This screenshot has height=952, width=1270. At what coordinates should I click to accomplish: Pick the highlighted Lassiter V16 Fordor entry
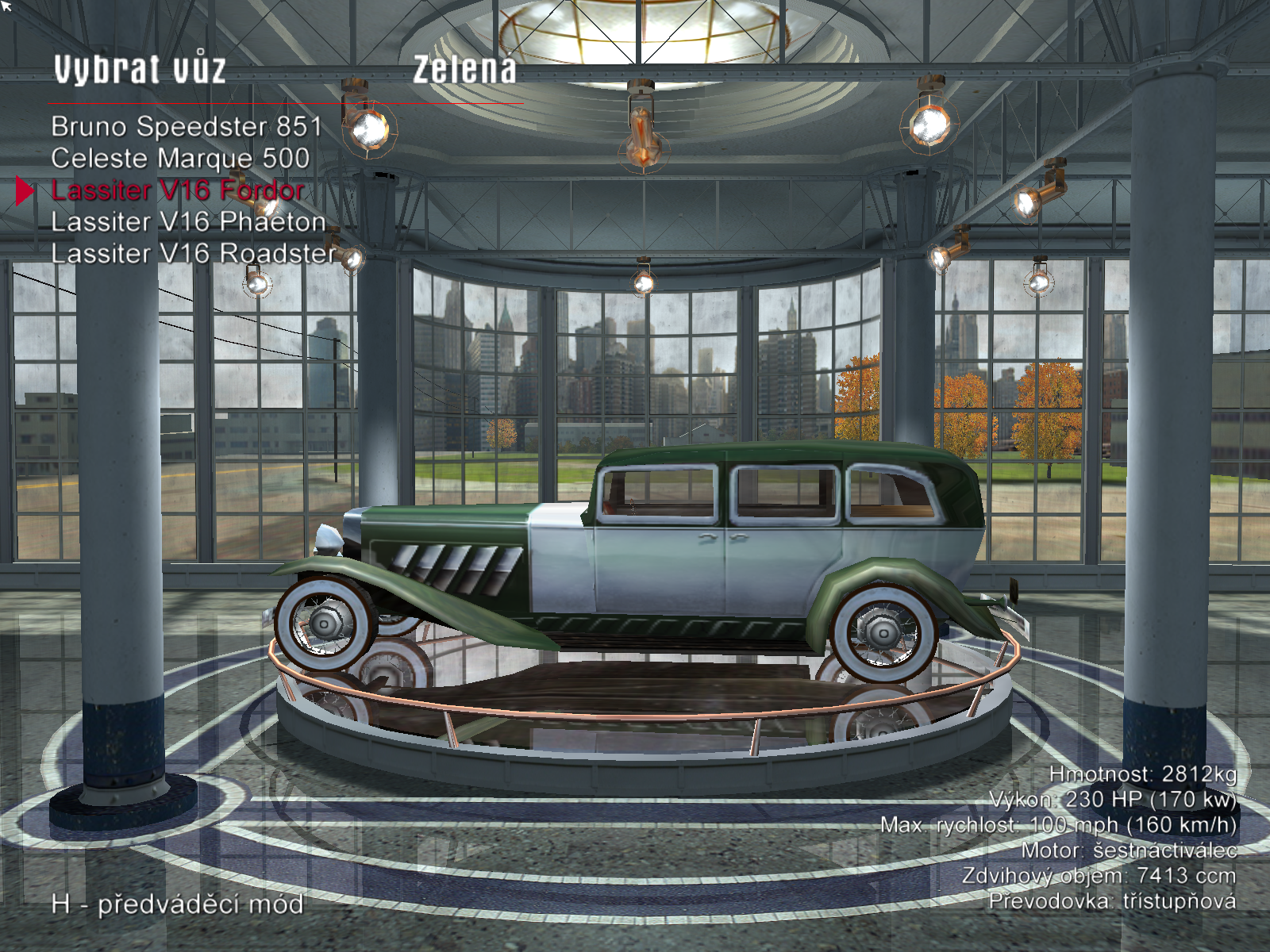[x=178, y=190]
